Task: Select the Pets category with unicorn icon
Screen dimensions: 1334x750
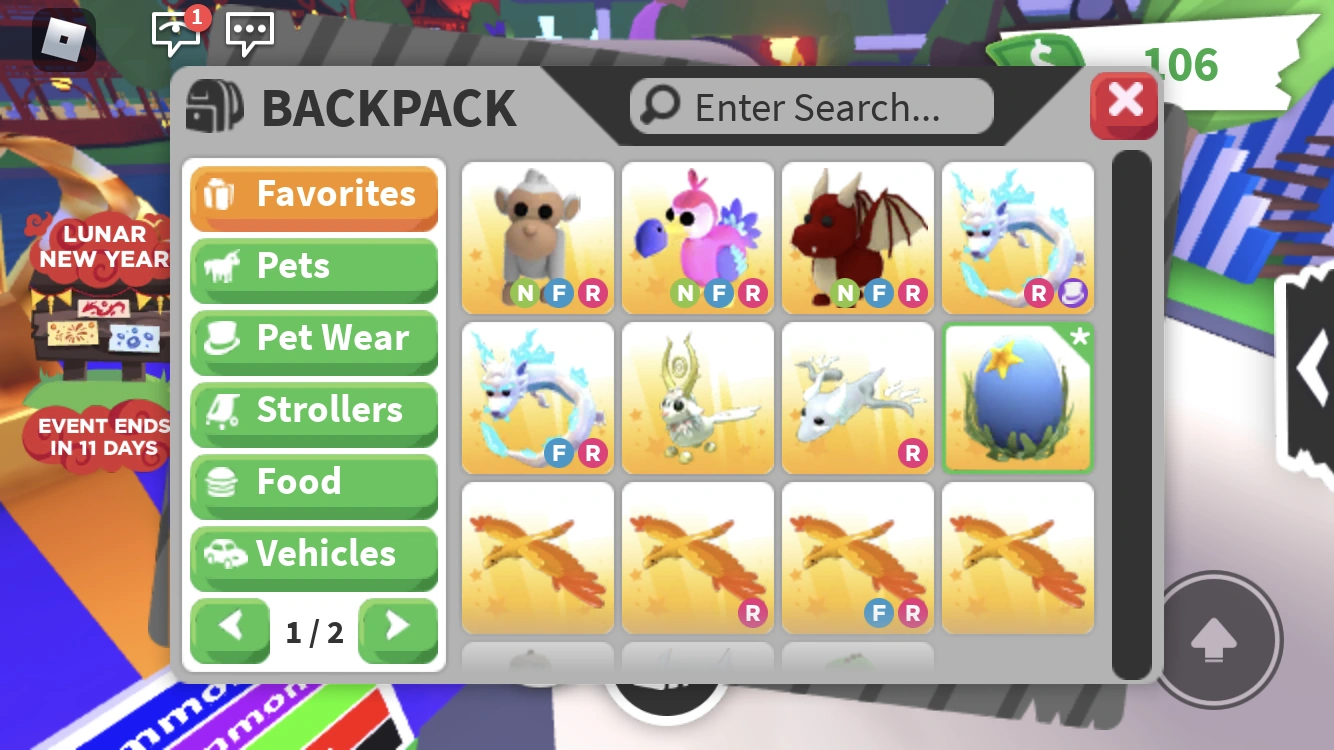Action: tap(314, 266)
